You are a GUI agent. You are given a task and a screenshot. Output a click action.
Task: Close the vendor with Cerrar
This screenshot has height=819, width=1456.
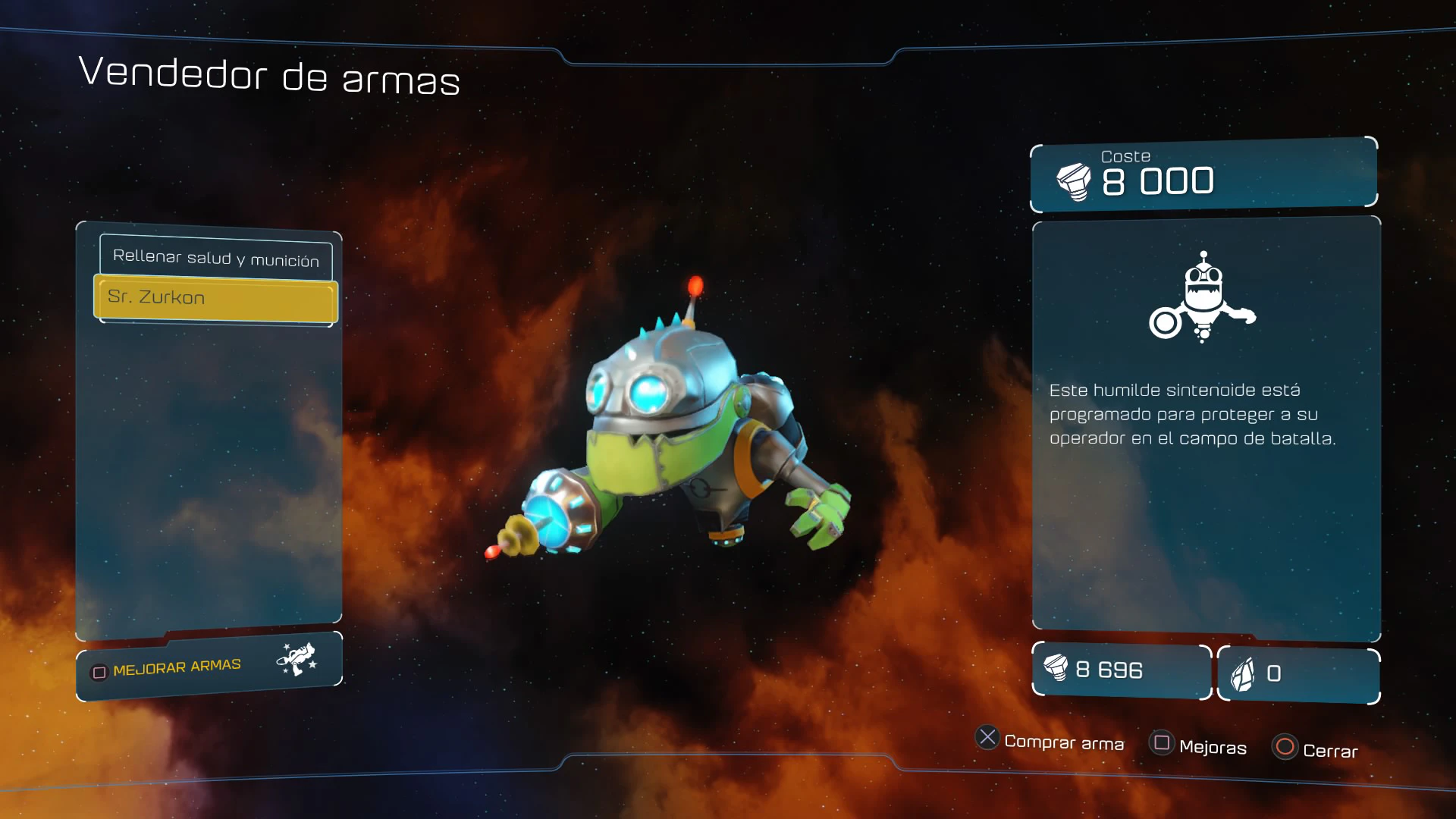[1316, 749]
